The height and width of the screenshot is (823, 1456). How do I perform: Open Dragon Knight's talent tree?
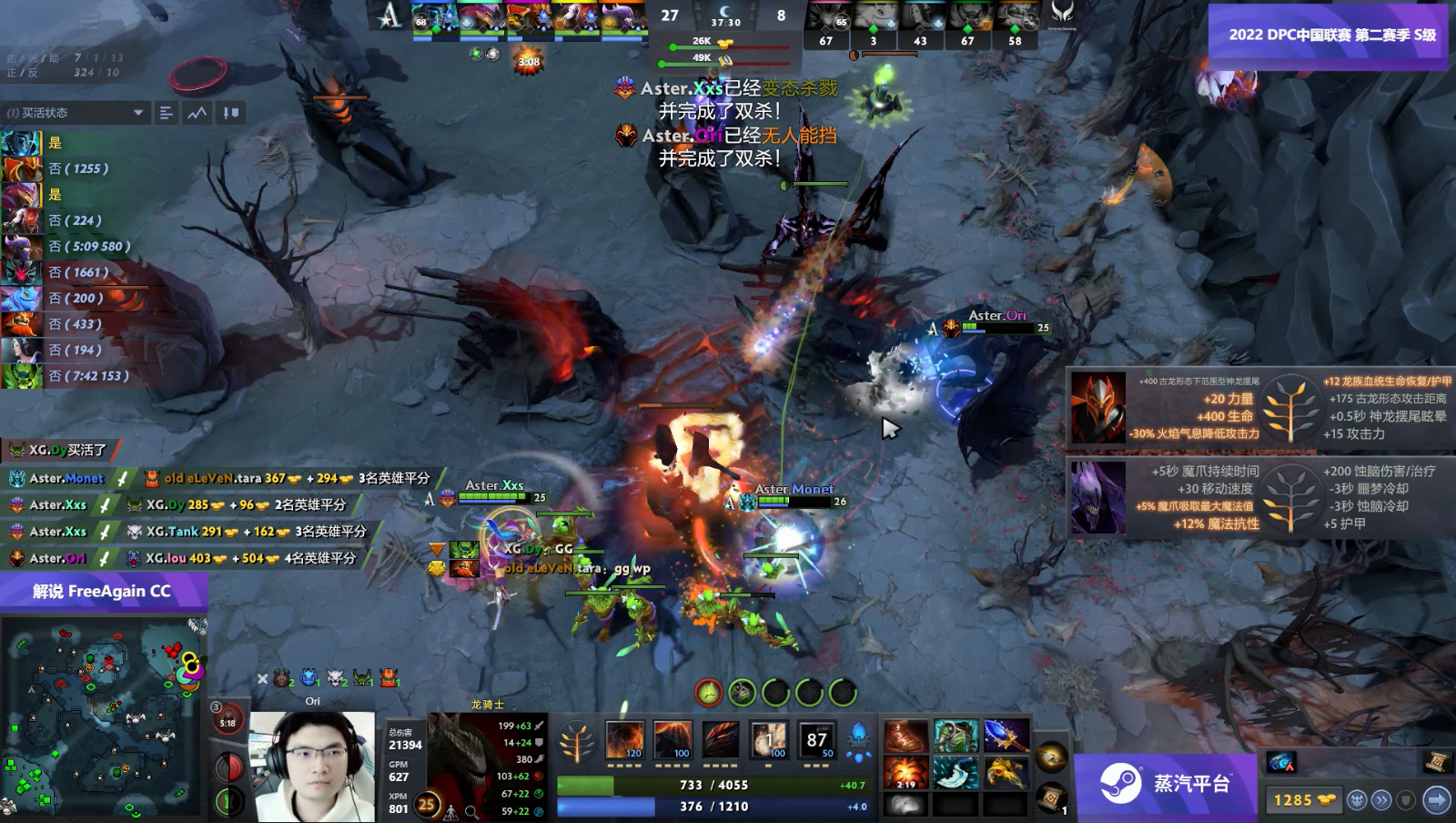coord(576,740)
